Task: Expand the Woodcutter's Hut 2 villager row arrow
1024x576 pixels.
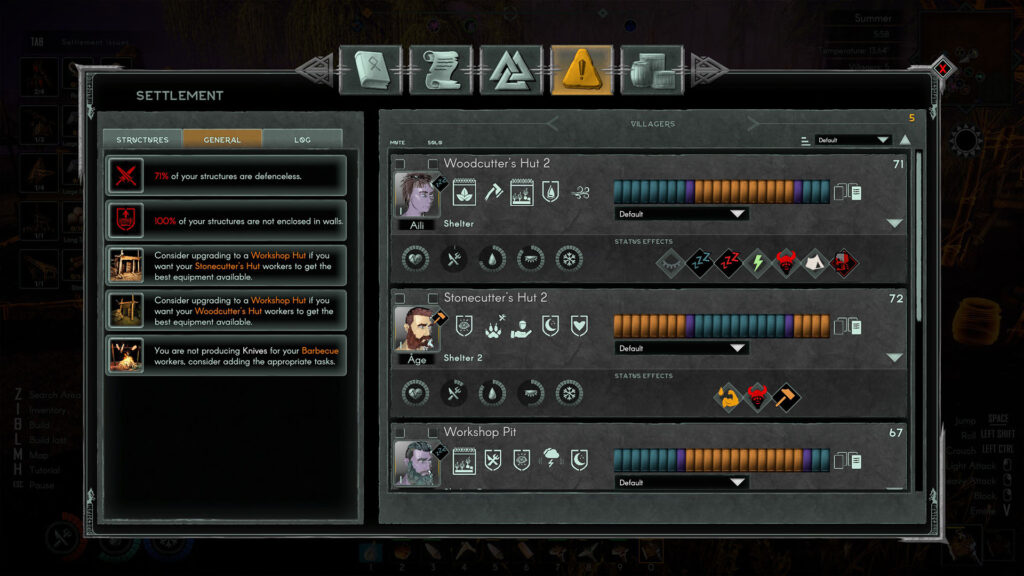Action: click(894, 223)
